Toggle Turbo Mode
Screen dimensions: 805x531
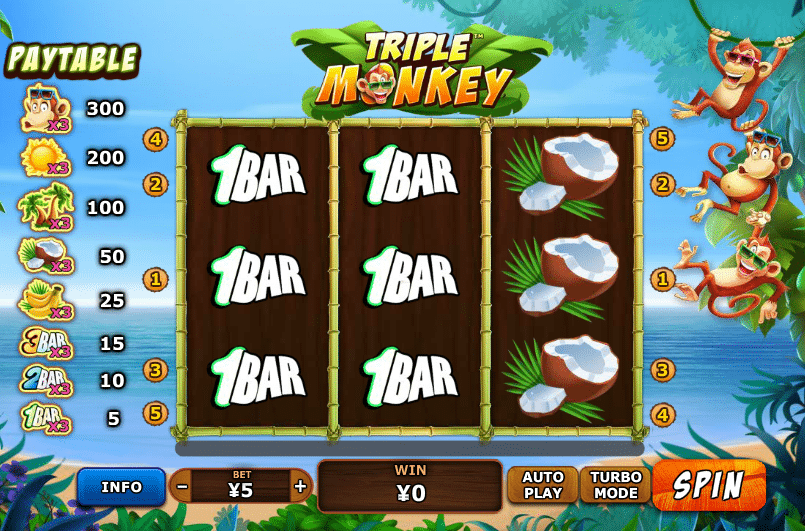point(615,486)
